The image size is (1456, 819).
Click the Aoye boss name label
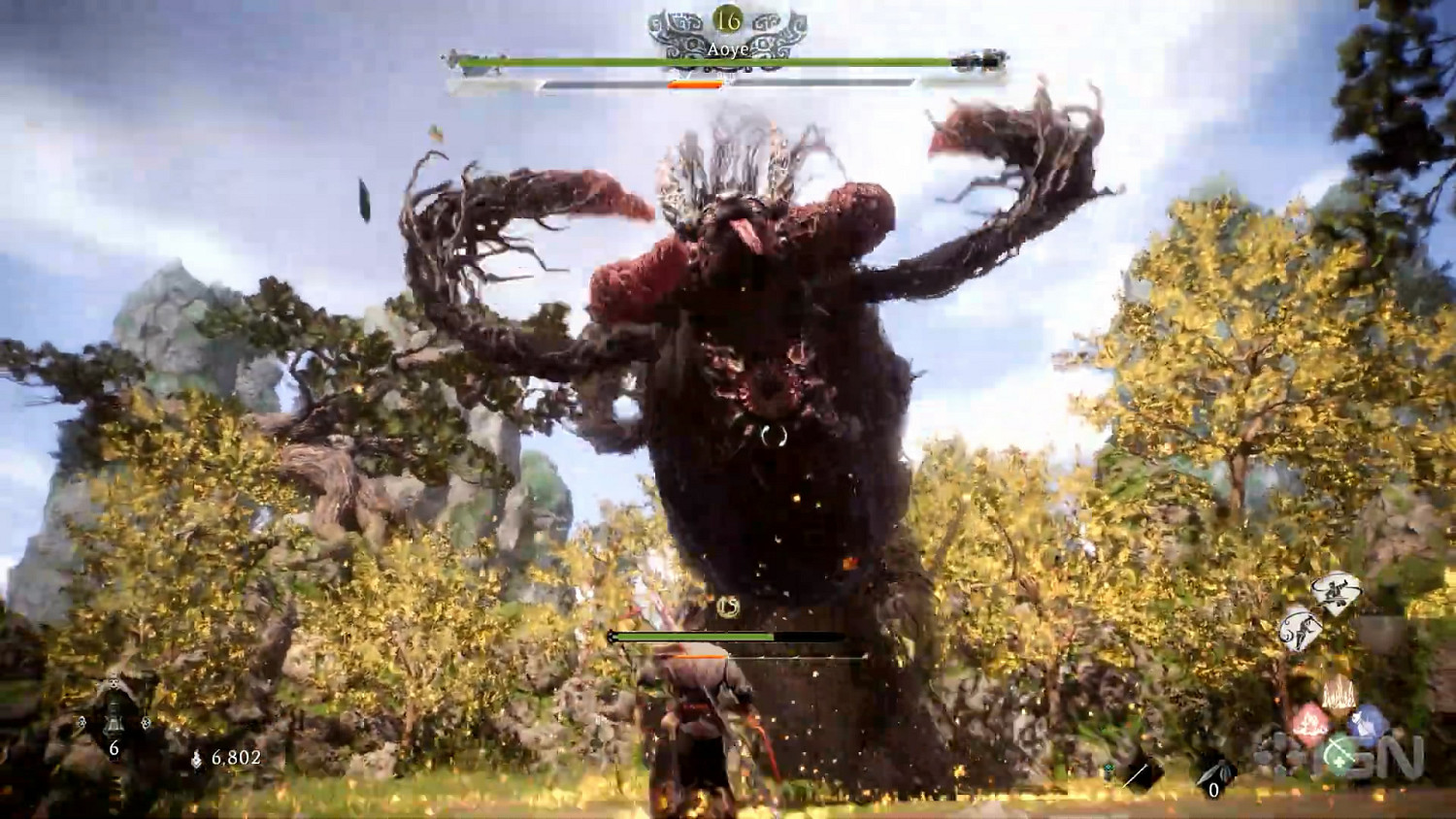pyautogui.click(x=727, y=51)
